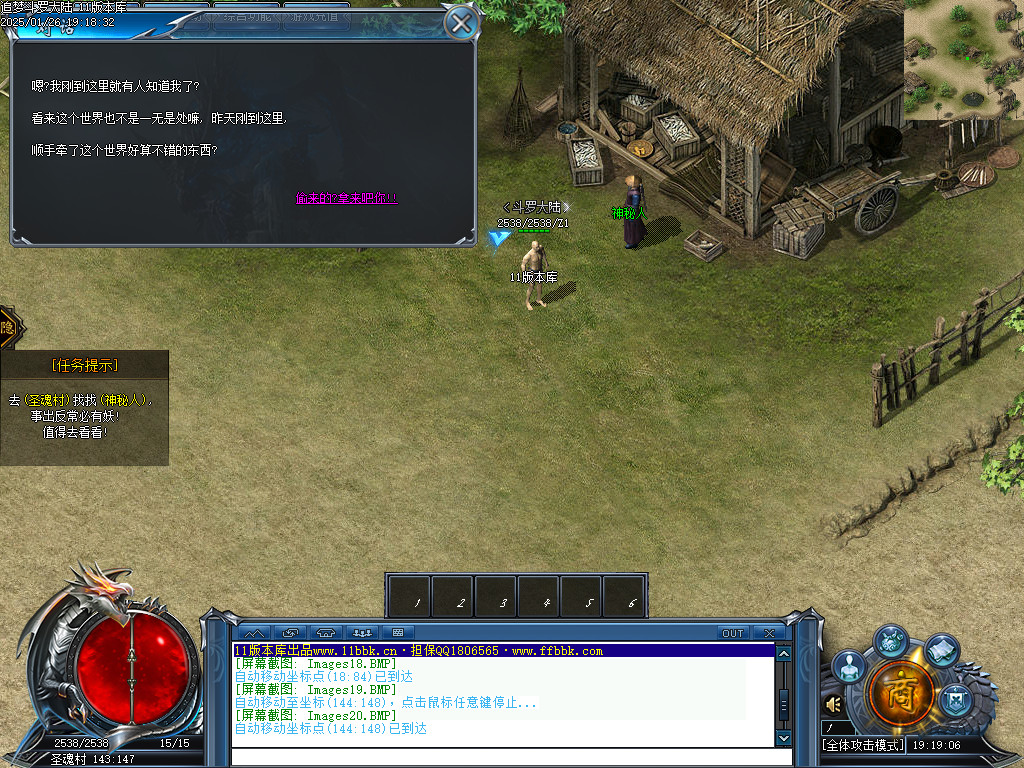Switch the 全体攻击模式 attack mode
Viewport: 1024px width, 768px height.
point(863,745)
